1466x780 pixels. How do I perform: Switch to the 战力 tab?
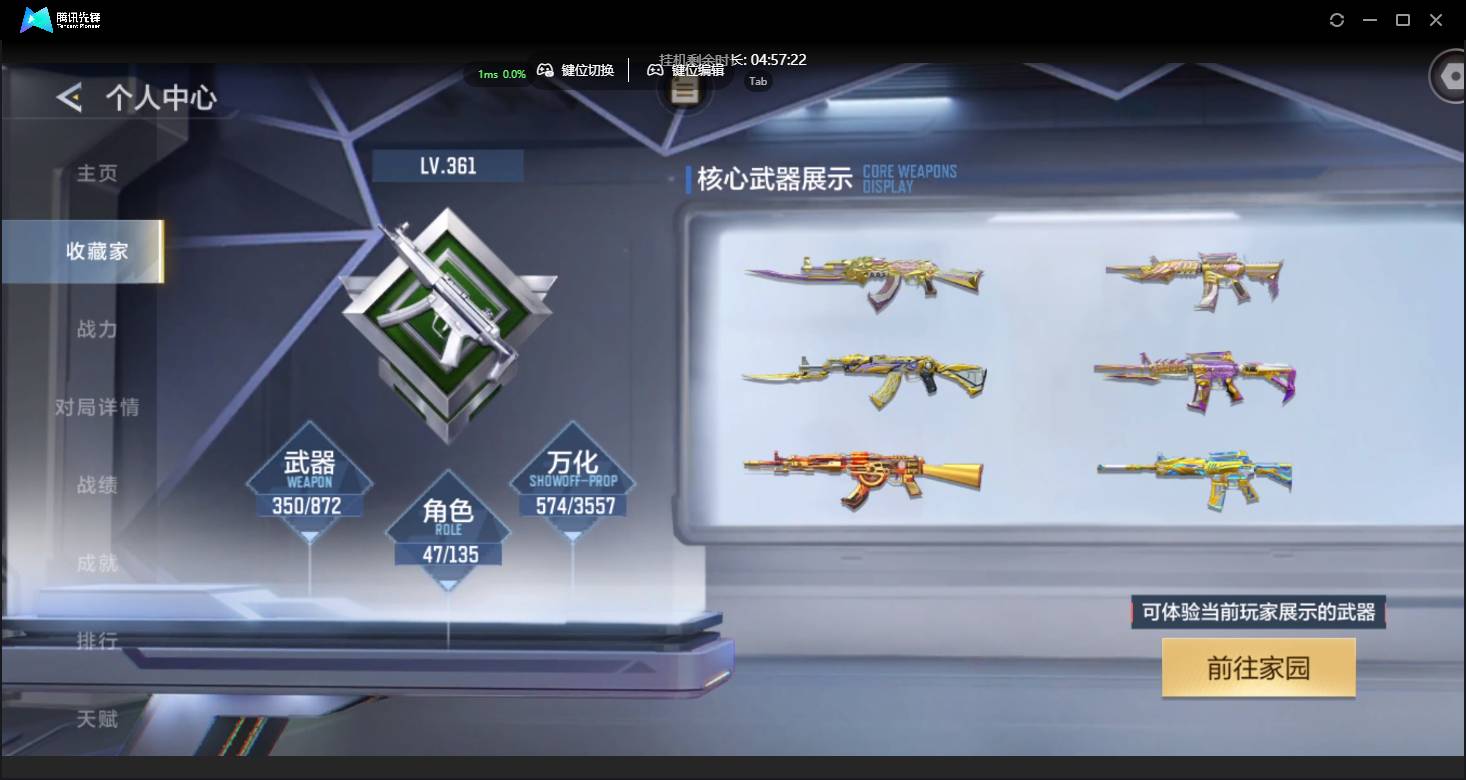tap(95, 329)
